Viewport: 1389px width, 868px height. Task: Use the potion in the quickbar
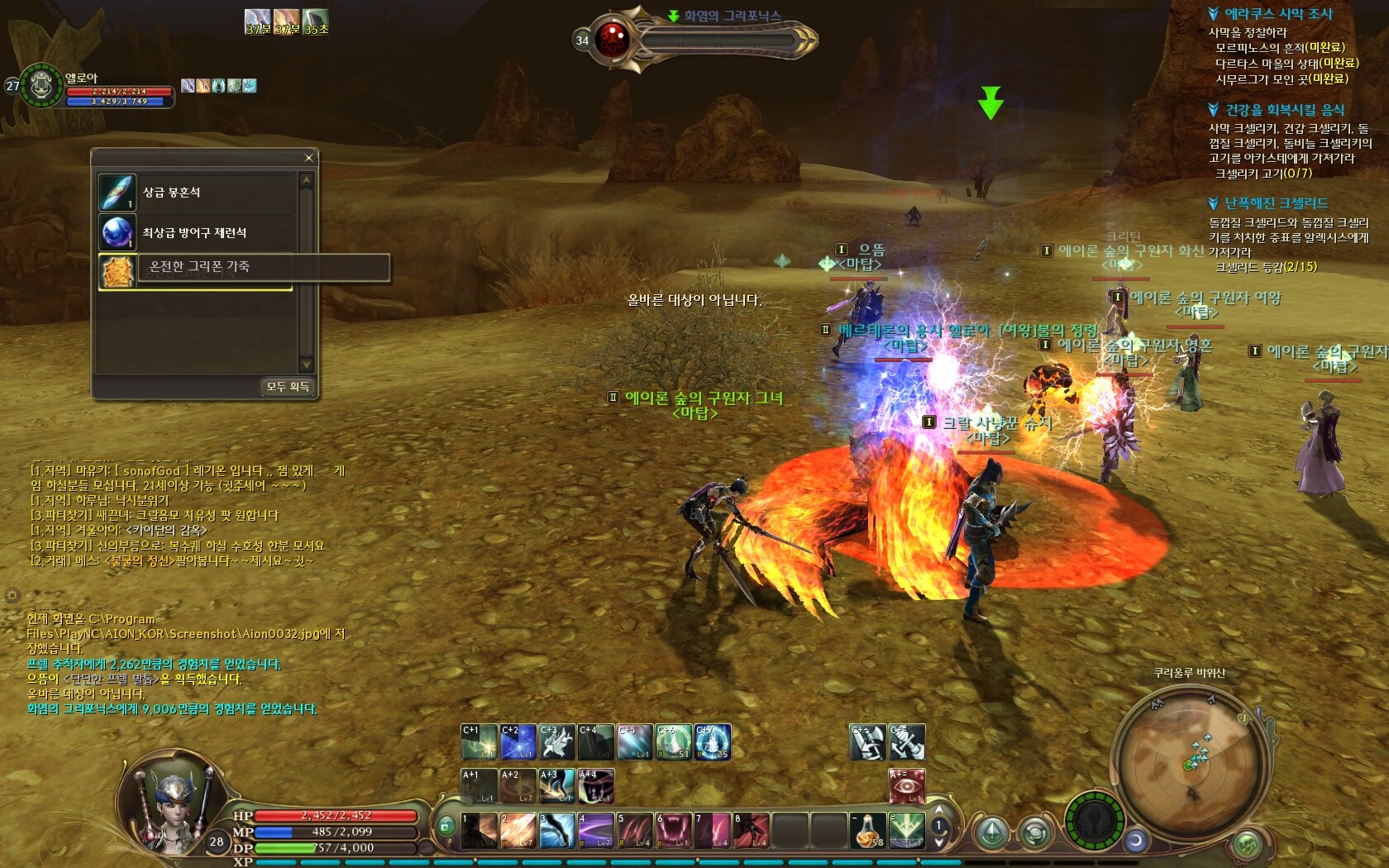[867, 831]
